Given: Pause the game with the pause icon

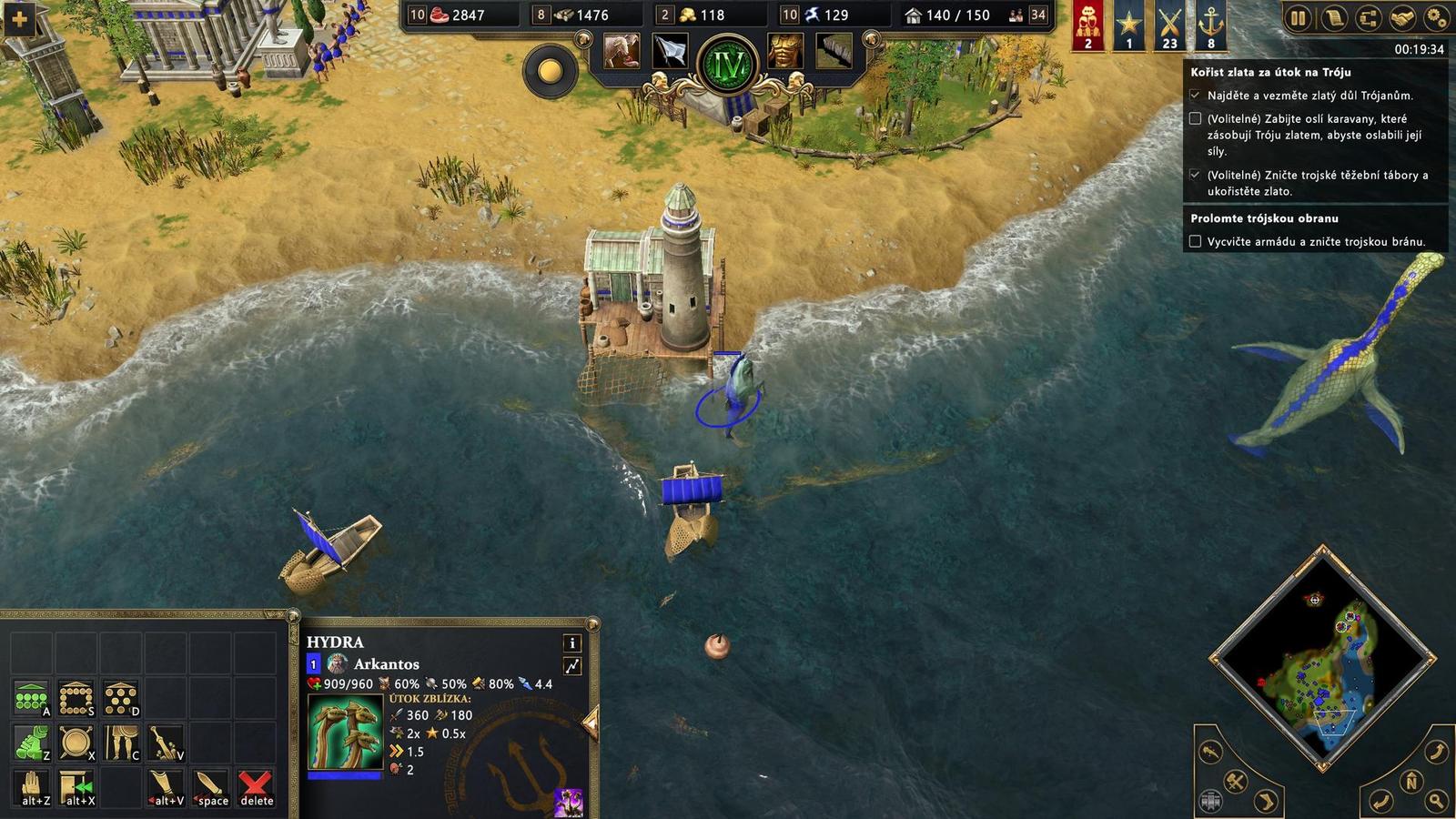Looking at the screenshot, I should point(1299,16).
